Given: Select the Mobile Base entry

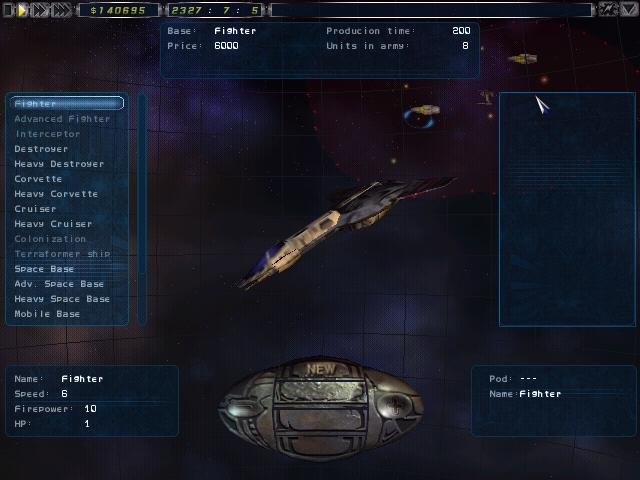Looking at the screenshot, I should pyautogui.click(x=47, y=314).
